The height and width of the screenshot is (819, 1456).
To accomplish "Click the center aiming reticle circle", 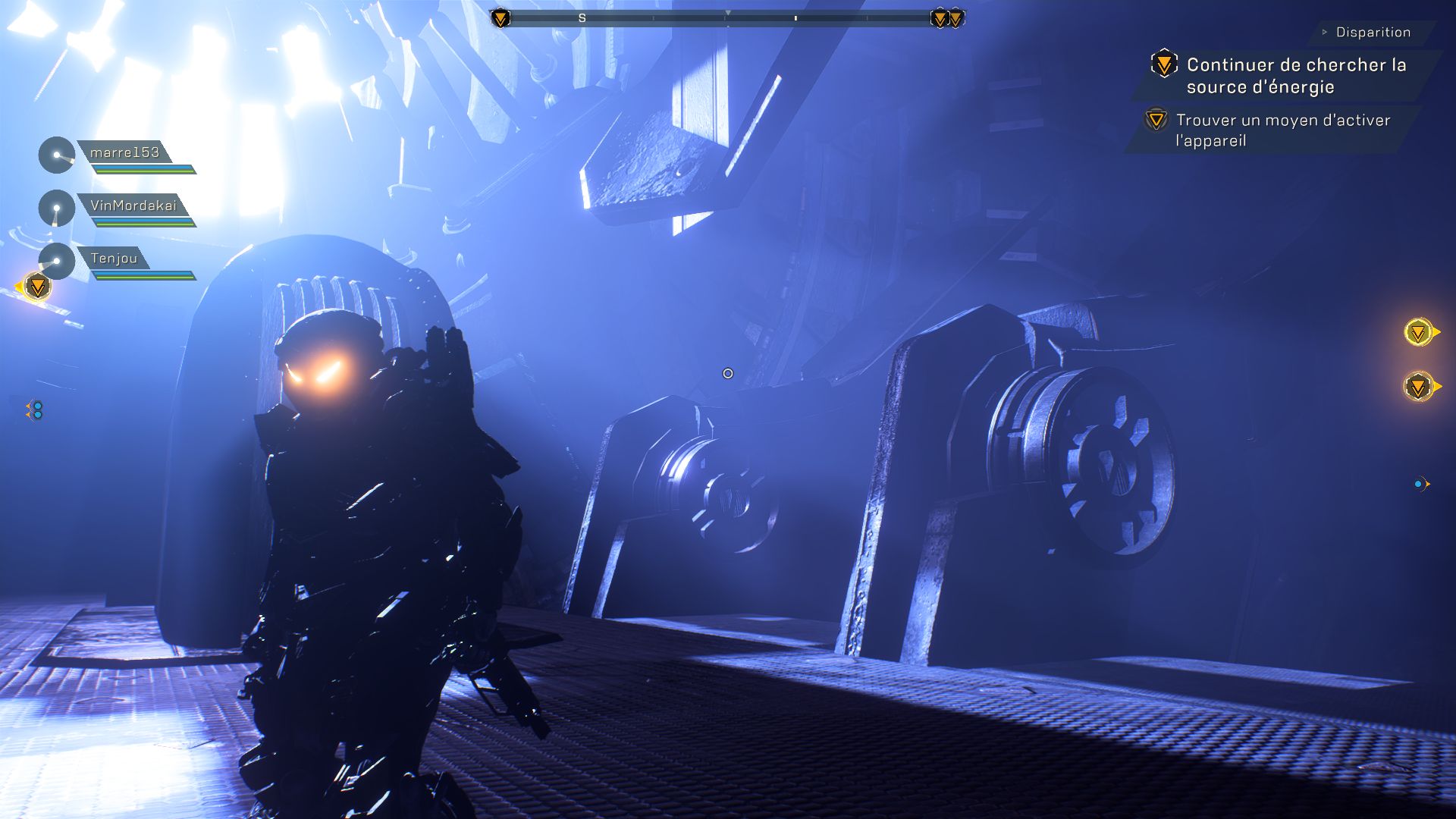I will tap(727, 373).
